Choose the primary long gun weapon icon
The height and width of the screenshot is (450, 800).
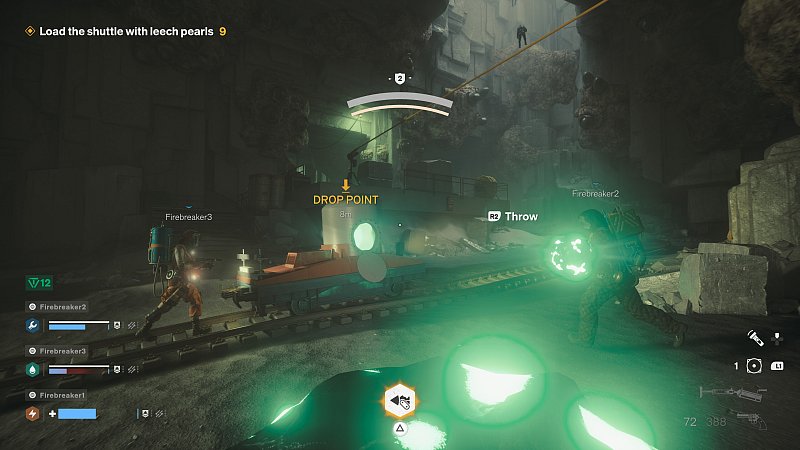[x=731, y=394]
